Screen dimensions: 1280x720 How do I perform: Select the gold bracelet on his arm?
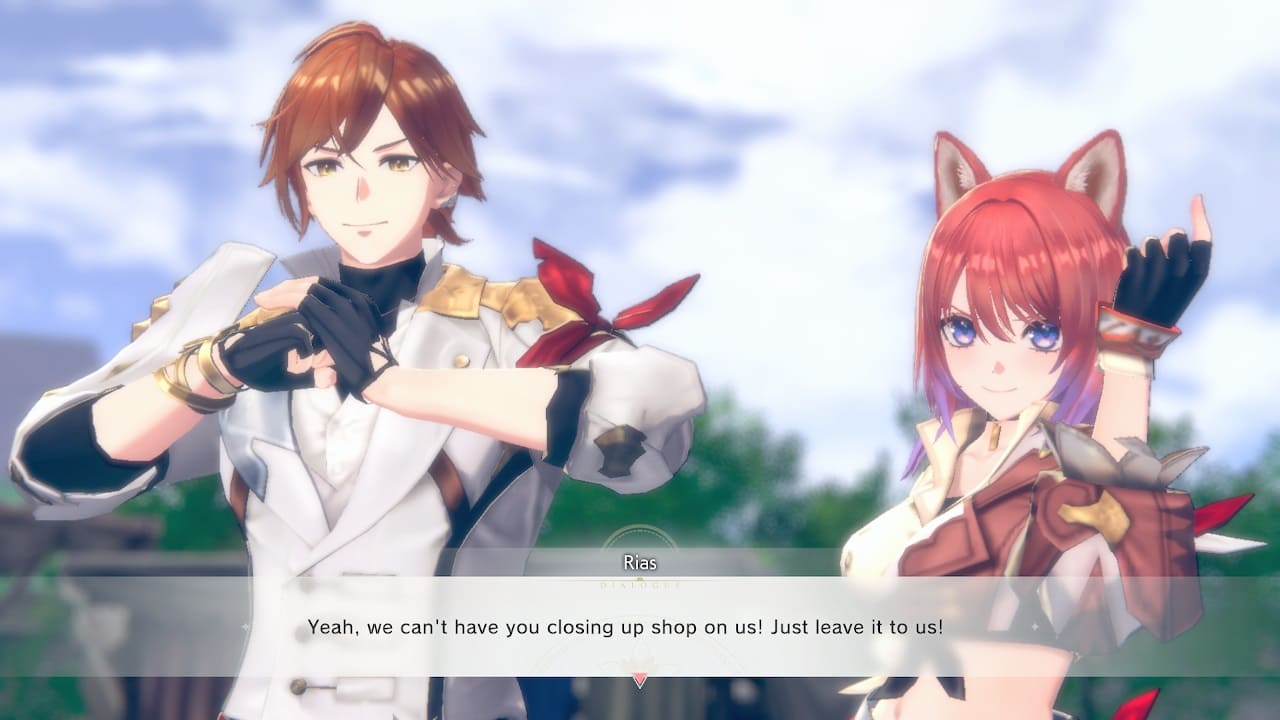[195, 375]
